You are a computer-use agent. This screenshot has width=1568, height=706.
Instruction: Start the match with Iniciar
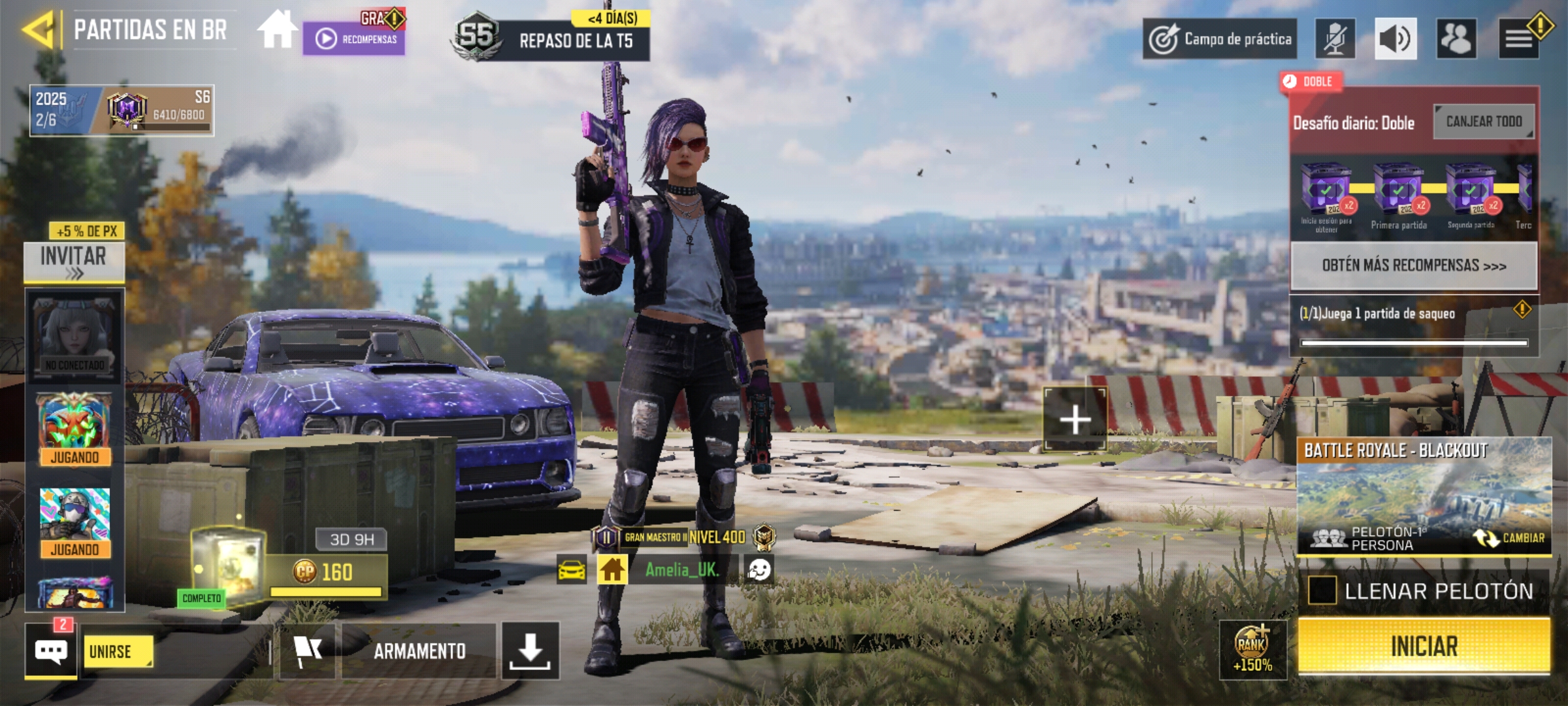[1424, 646]
